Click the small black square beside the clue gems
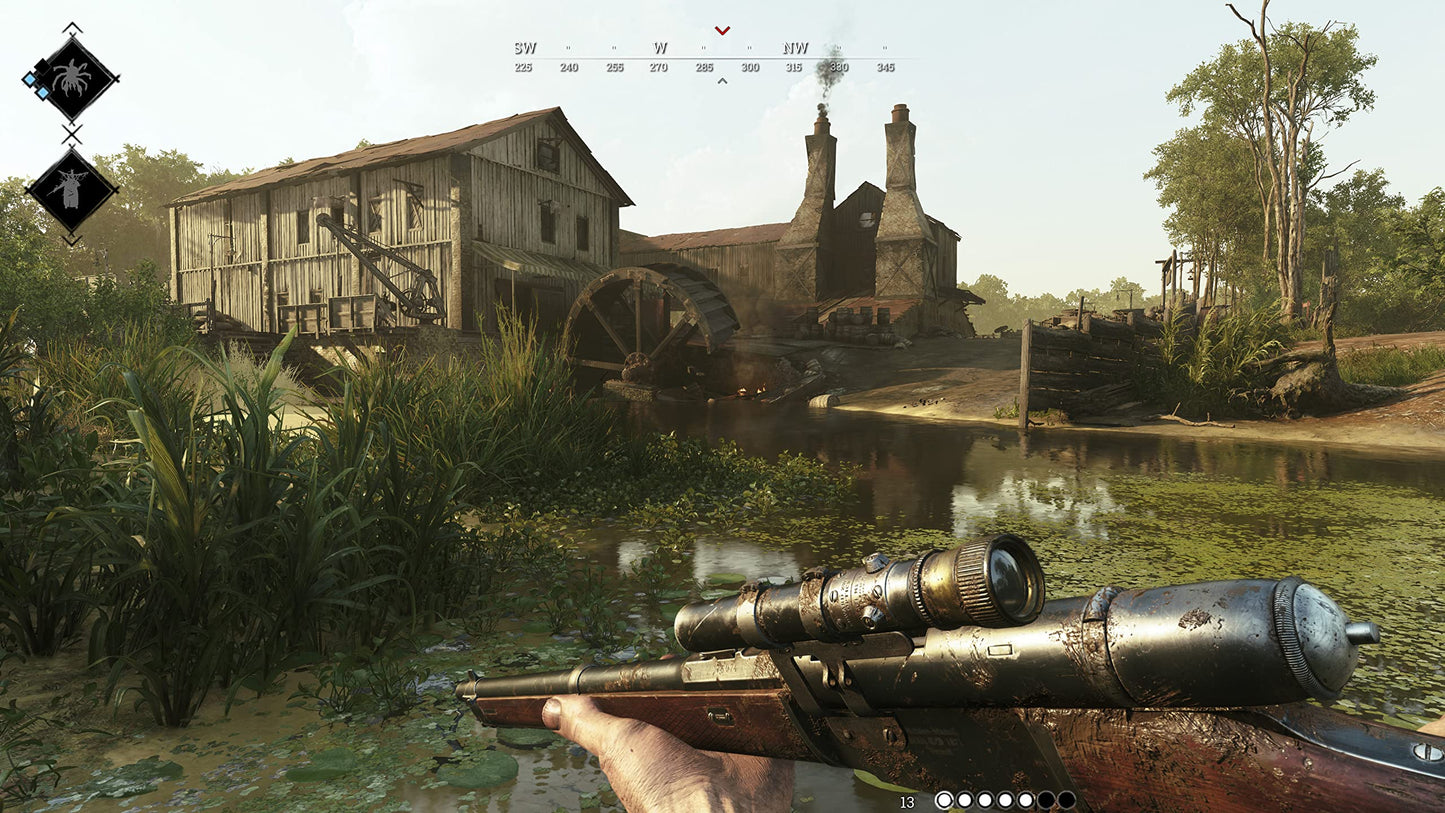 coord(41,67)
